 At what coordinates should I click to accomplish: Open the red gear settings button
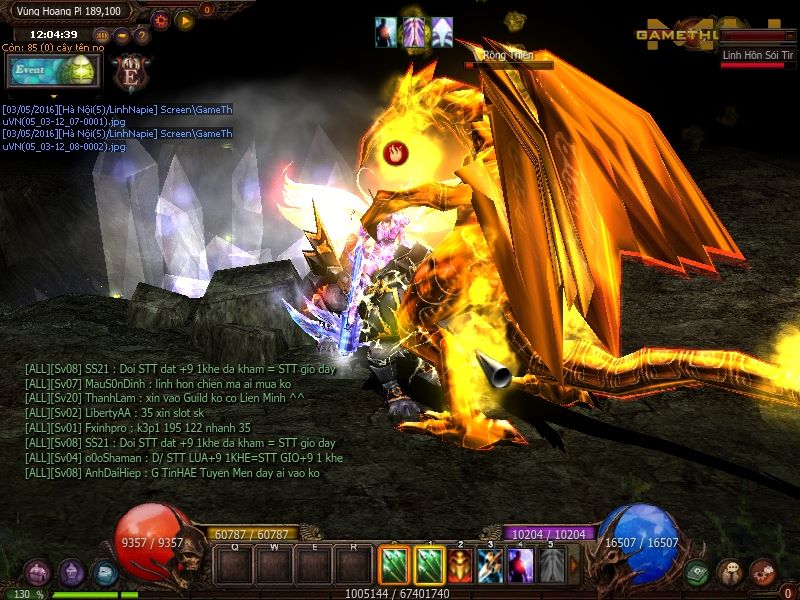[x=161, y=19]
